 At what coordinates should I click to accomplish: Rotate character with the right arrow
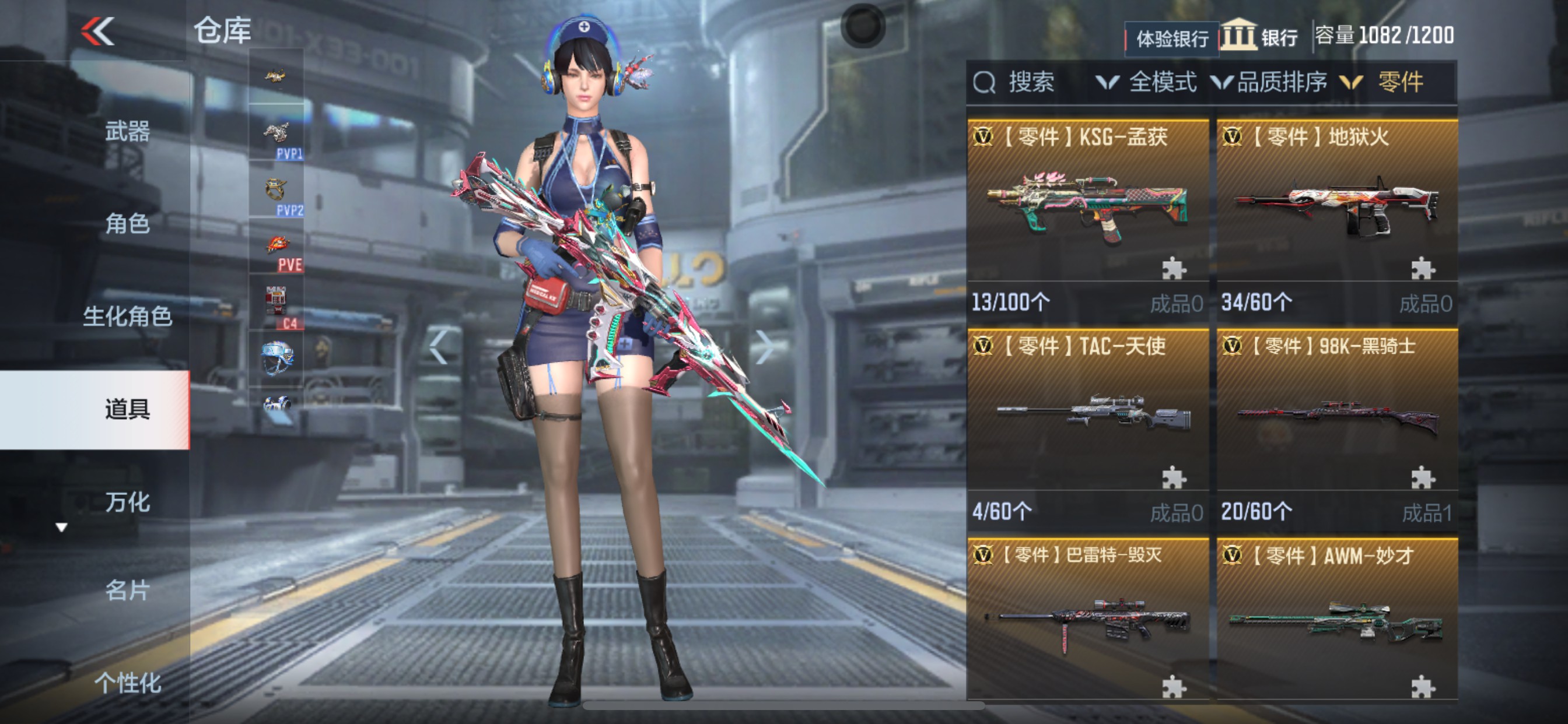[x=764, y=347]
